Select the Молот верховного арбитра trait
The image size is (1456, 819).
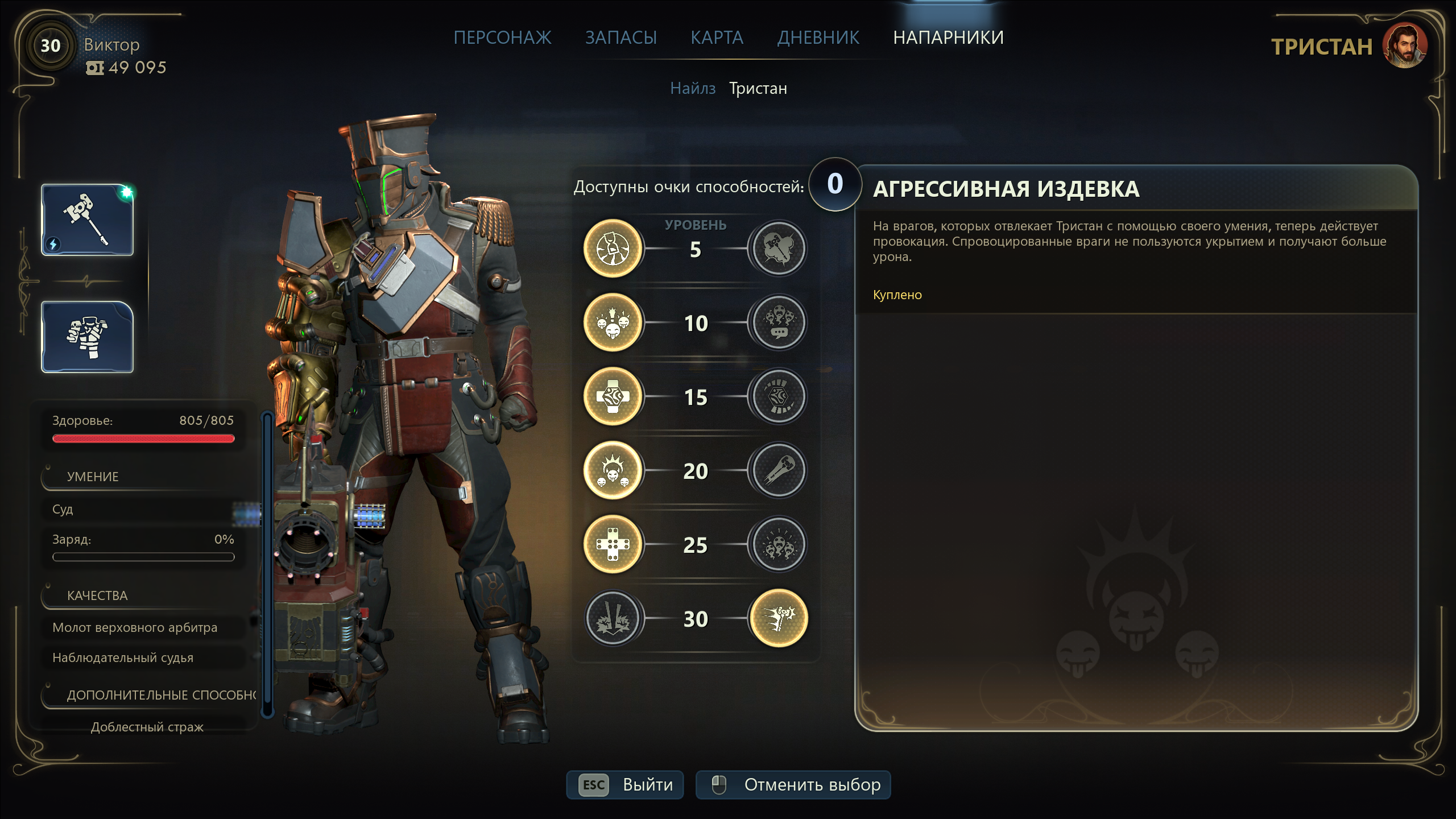click(x=135, y=627)
